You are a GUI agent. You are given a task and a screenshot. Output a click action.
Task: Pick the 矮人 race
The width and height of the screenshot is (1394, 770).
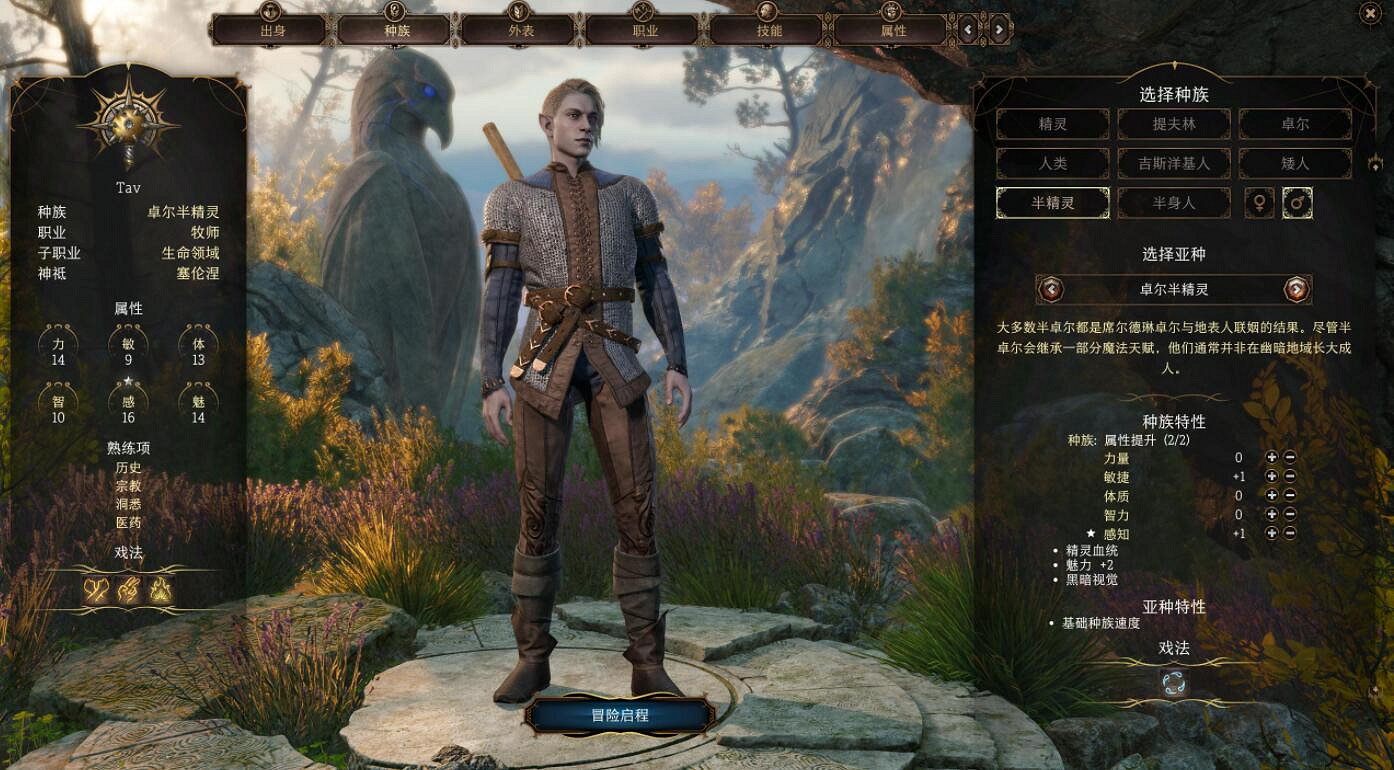1295,163
